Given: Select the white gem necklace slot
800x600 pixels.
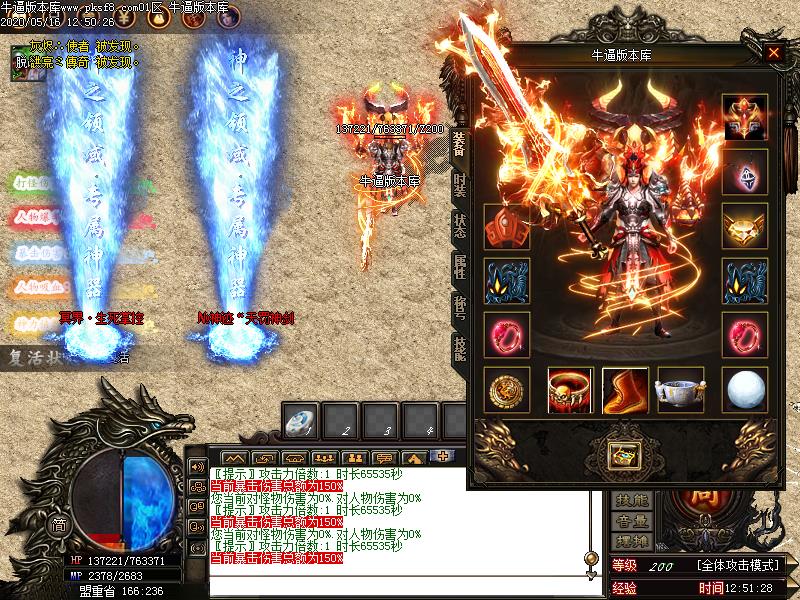Looking at the screenshot, I should 745,172.
